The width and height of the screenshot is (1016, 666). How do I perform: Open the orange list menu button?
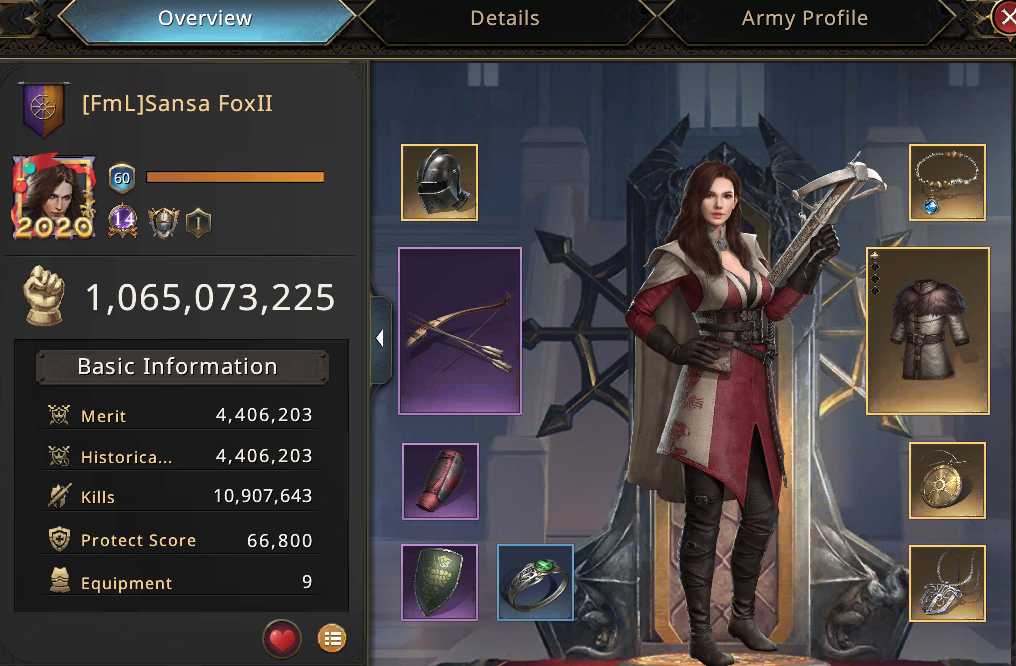click(x=331, y=637)
